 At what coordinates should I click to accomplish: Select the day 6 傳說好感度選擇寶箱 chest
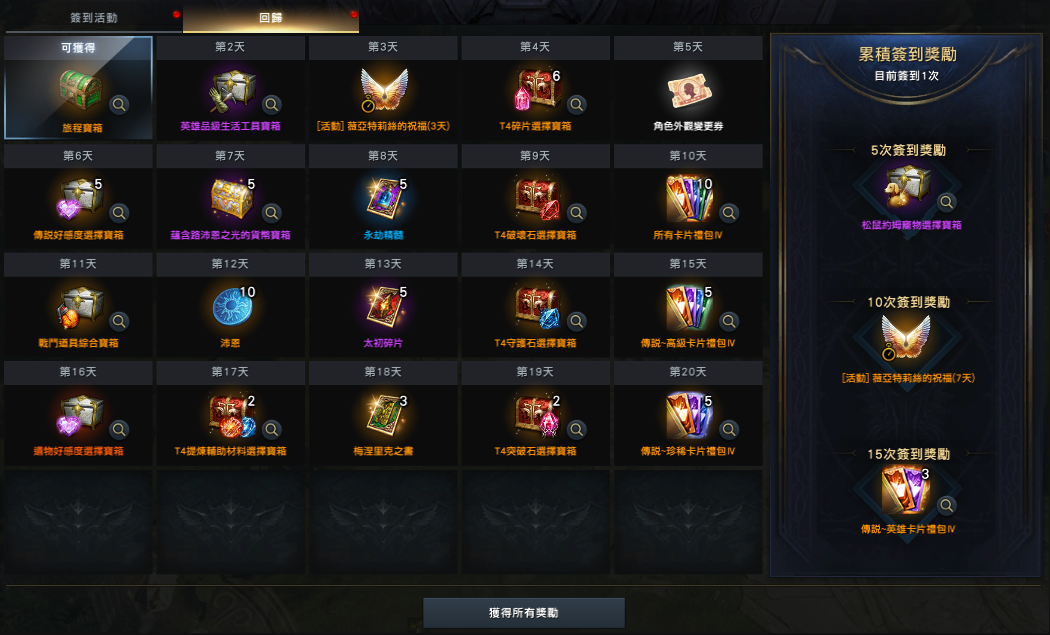click(x=77, y=198)
